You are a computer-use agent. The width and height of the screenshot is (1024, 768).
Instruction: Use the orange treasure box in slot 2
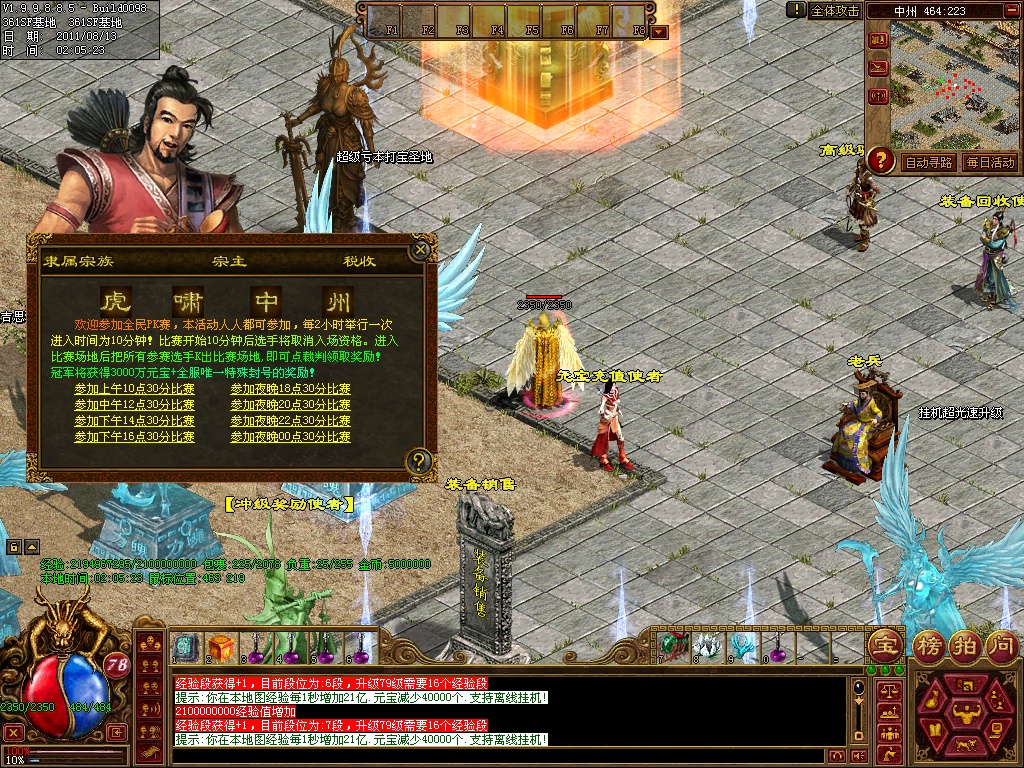coord(221,647)
